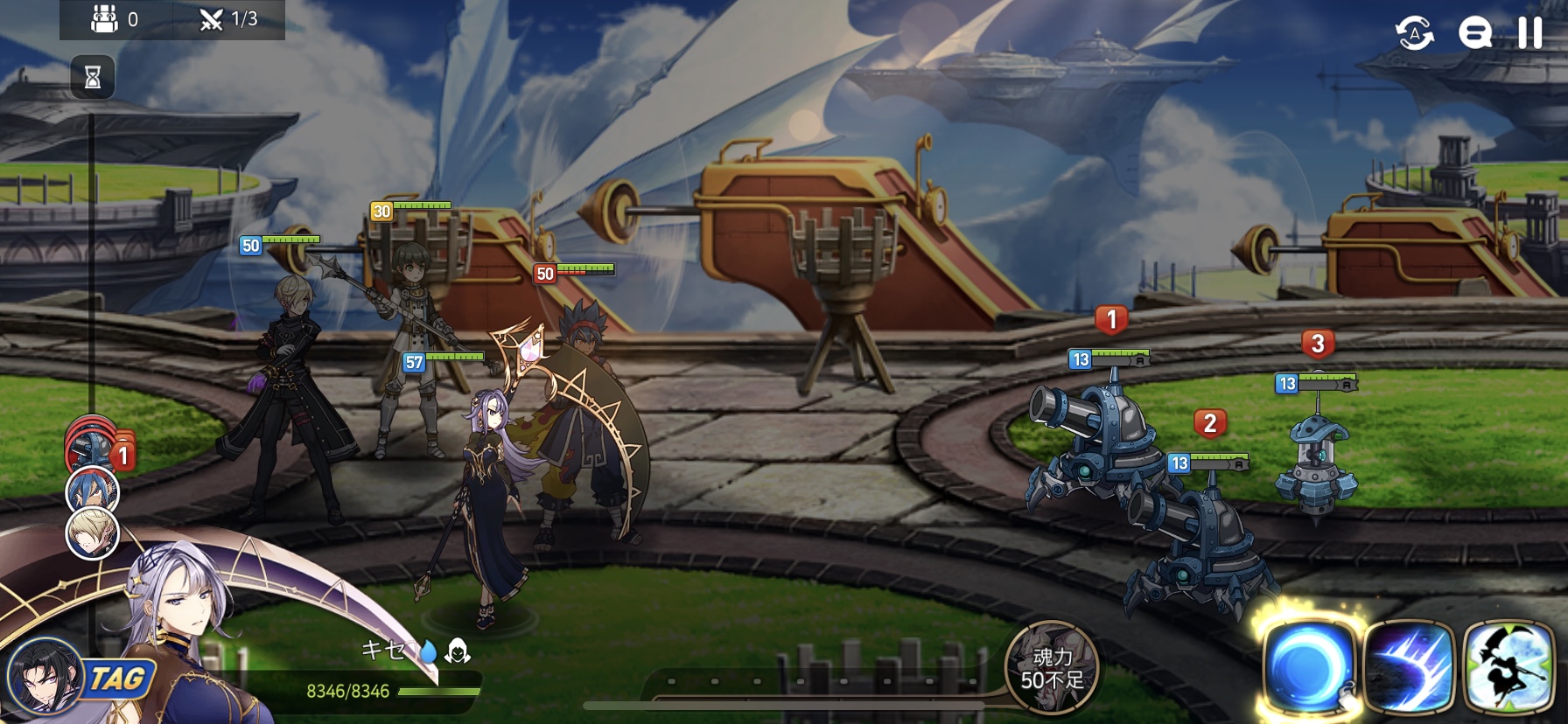1568x724 pixels.
Task: Click the hourglass icon
Action: [93, 77]
